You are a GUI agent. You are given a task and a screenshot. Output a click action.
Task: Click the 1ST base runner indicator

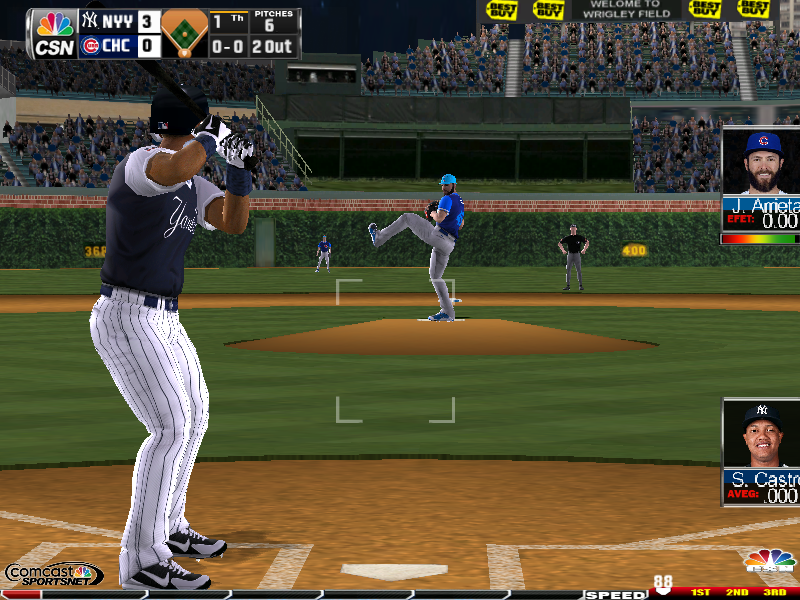[x=700, y=593]
